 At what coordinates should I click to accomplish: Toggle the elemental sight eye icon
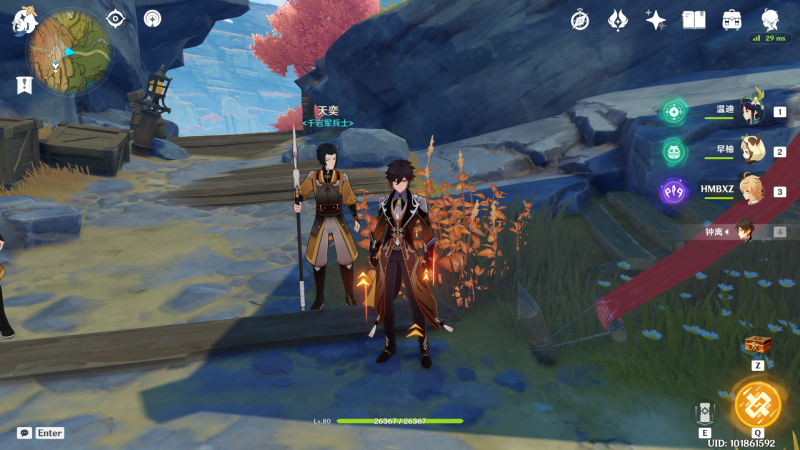point(116,18)
